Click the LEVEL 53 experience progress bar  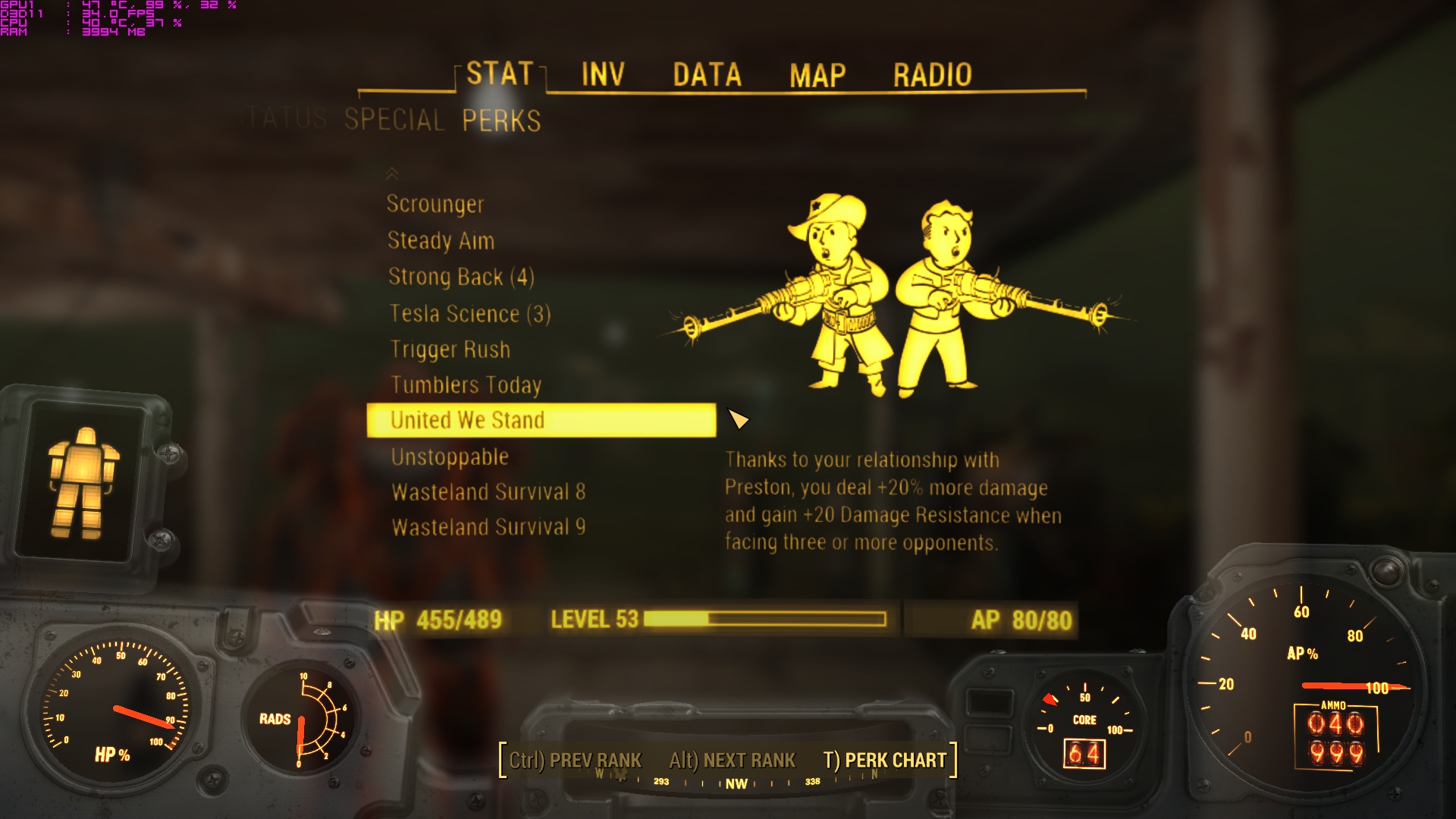766,620
